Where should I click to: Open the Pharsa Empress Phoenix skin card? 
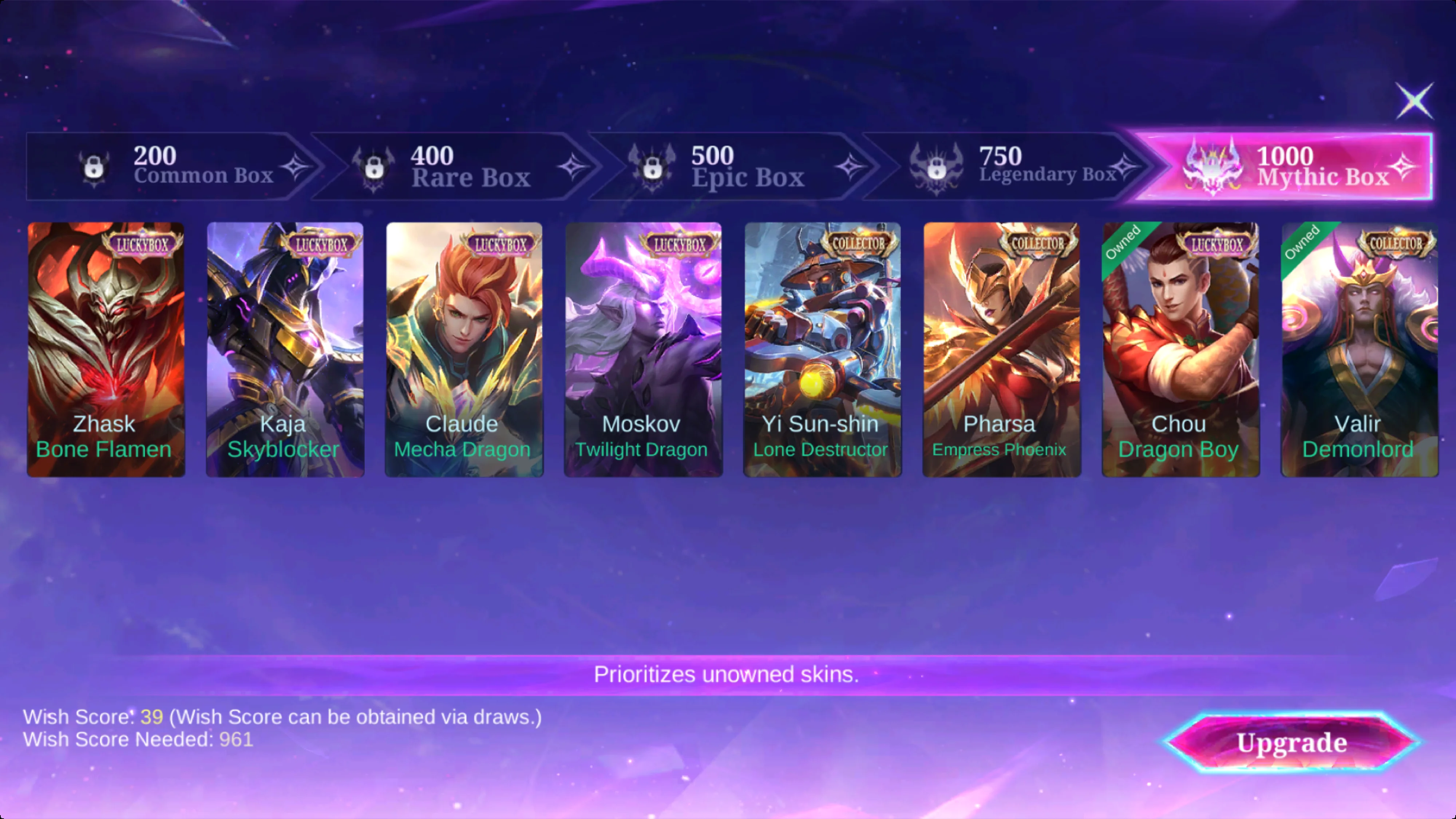coord(1002,349)
